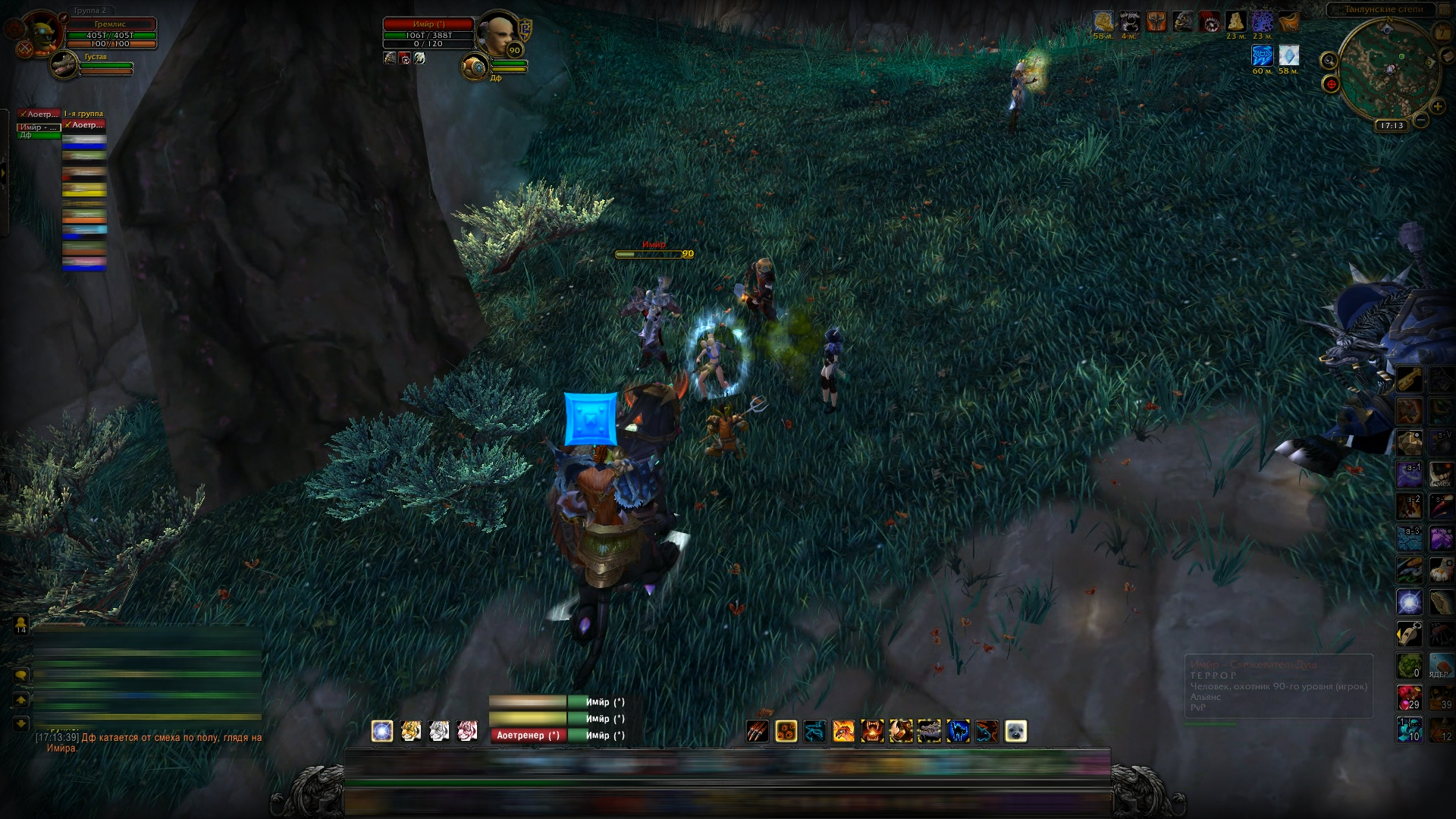
Task: Activate the blue cat silhouette pet ability
Action: pos(958,731)
